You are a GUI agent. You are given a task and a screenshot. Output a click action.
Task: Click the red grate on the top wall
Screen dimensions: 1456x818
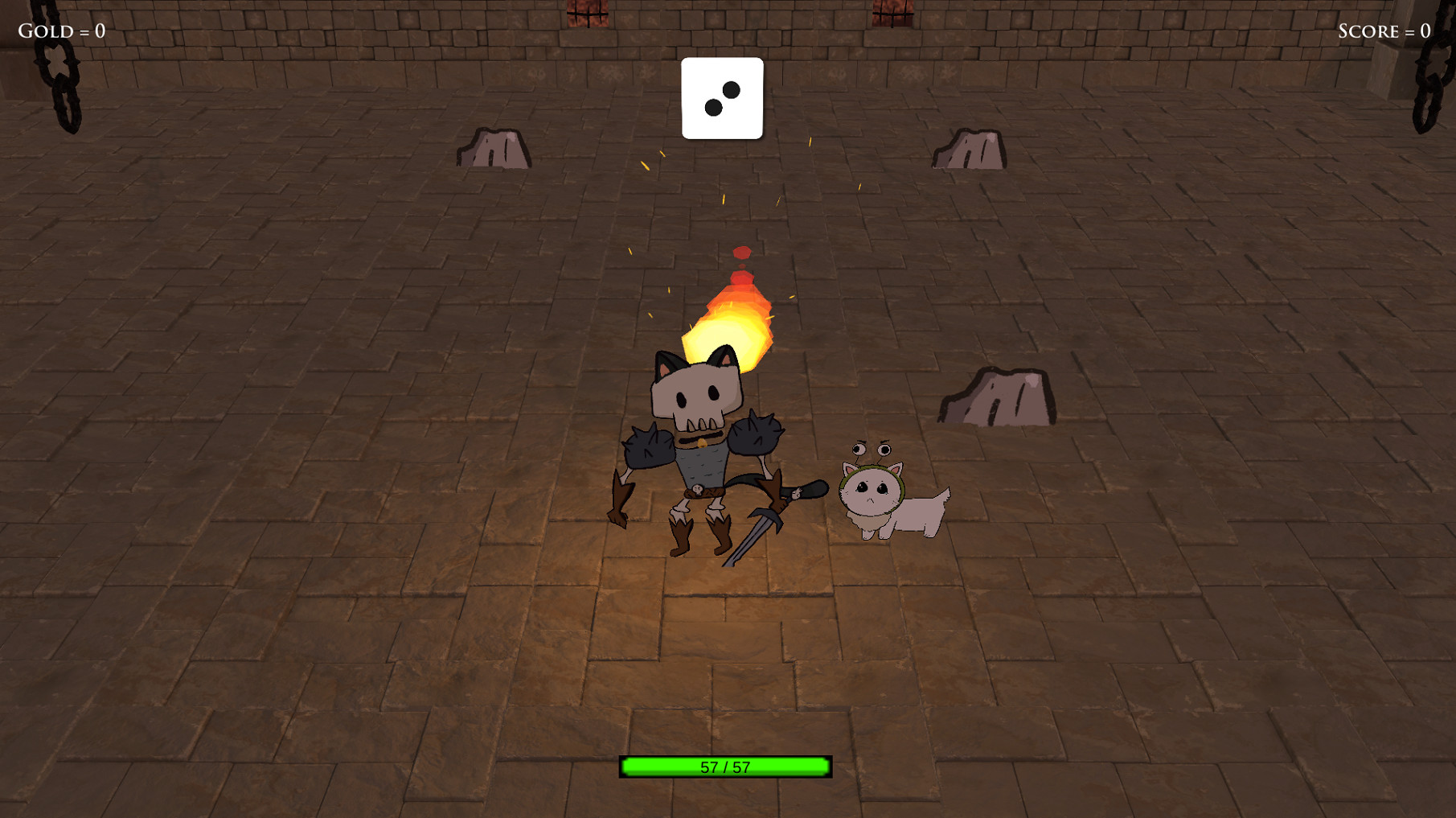click(x=588, y=11)
